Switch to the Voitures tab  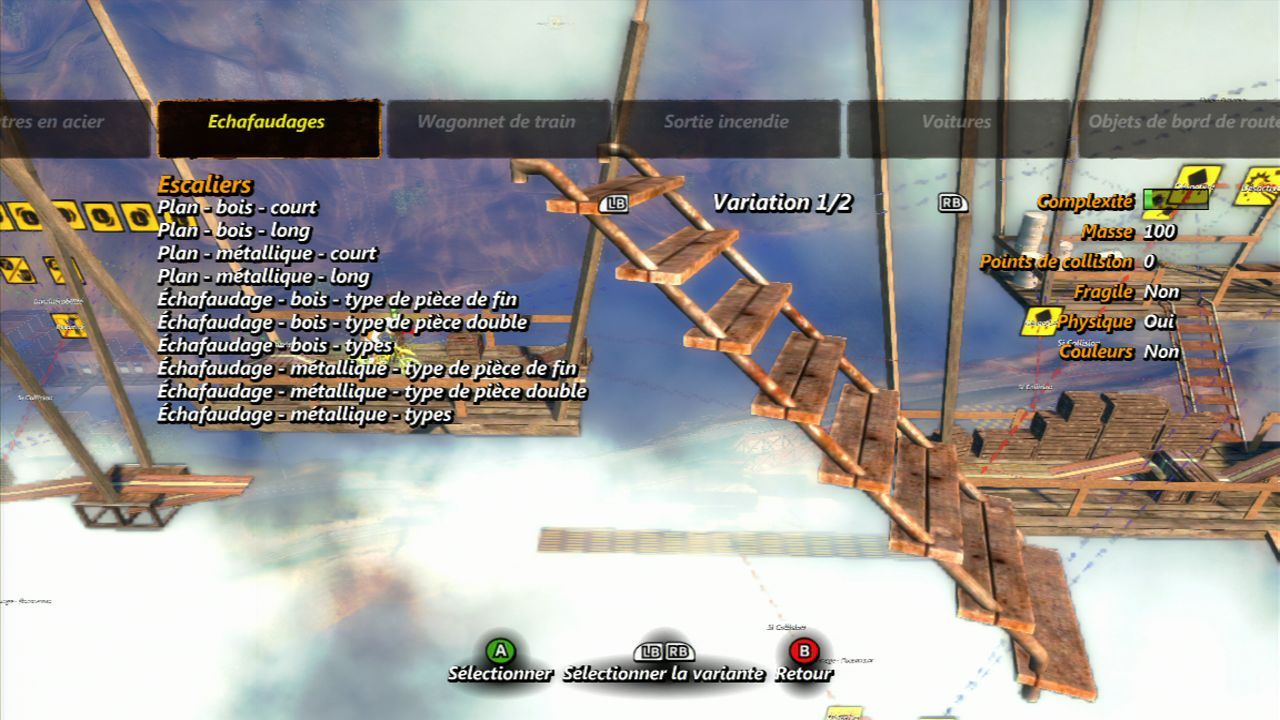point(956,123)
